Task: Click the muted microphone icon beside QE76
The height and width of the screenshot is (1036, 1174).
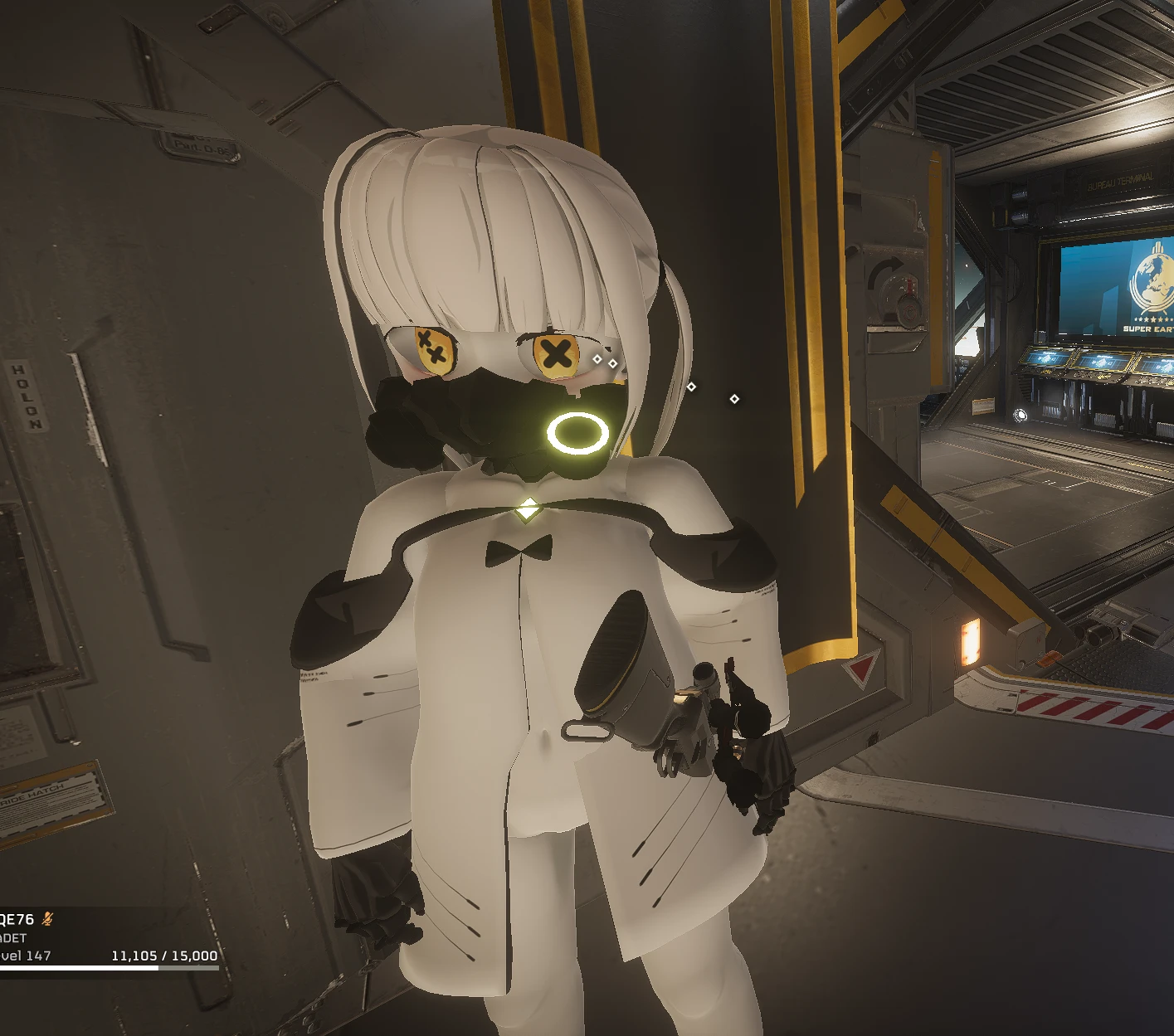Action: tap(47, 919)
